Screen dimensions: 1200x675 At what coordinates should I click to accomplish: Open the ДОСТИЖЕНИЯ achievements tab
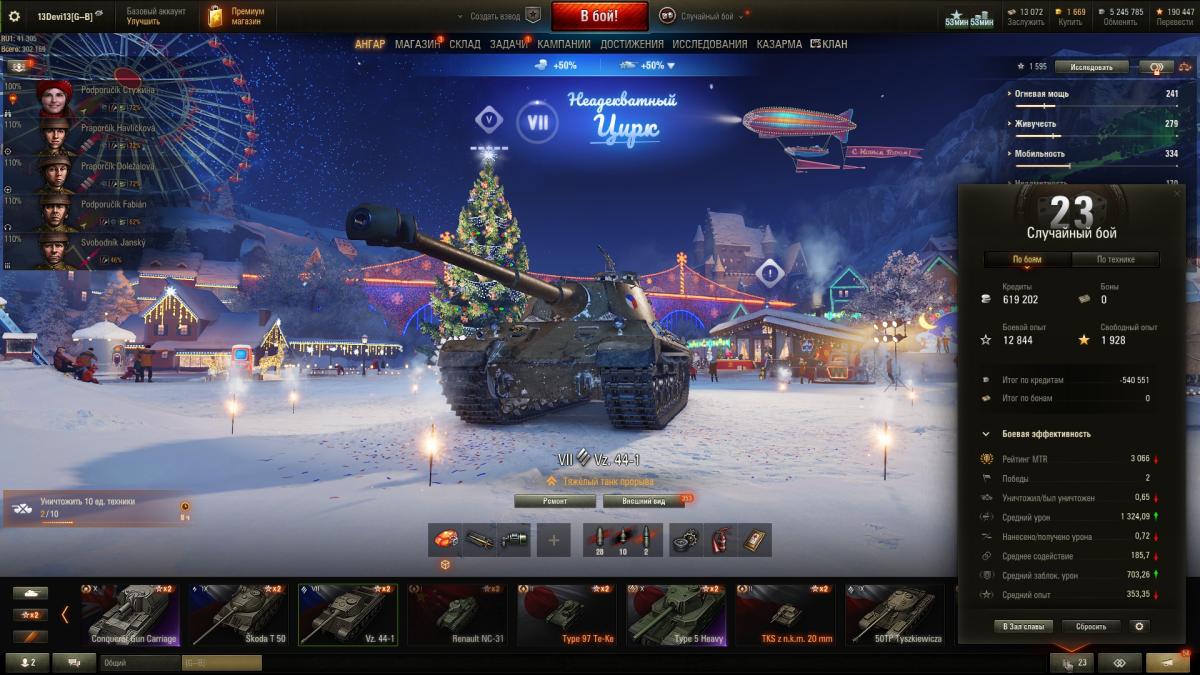pos(631,44)
